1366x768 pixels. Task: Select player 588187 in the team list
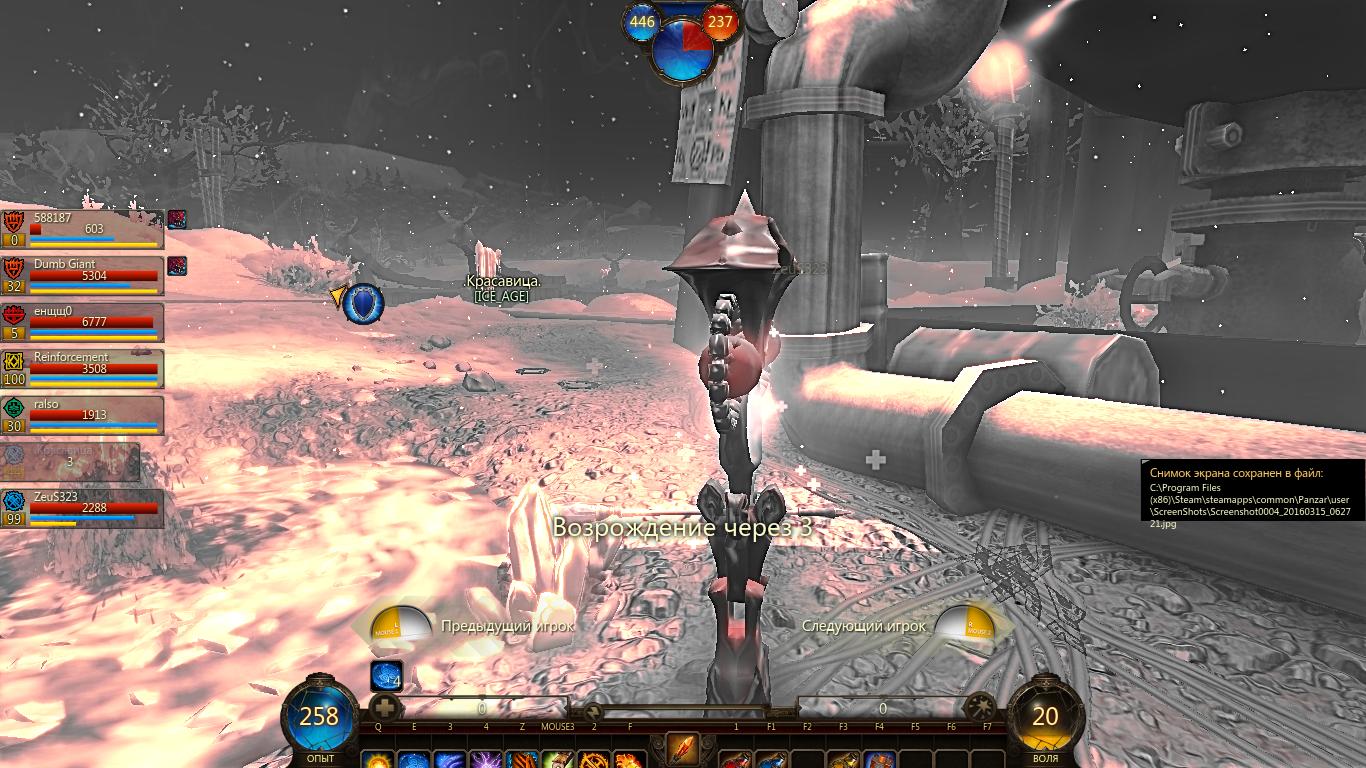(x=82, y=229)
